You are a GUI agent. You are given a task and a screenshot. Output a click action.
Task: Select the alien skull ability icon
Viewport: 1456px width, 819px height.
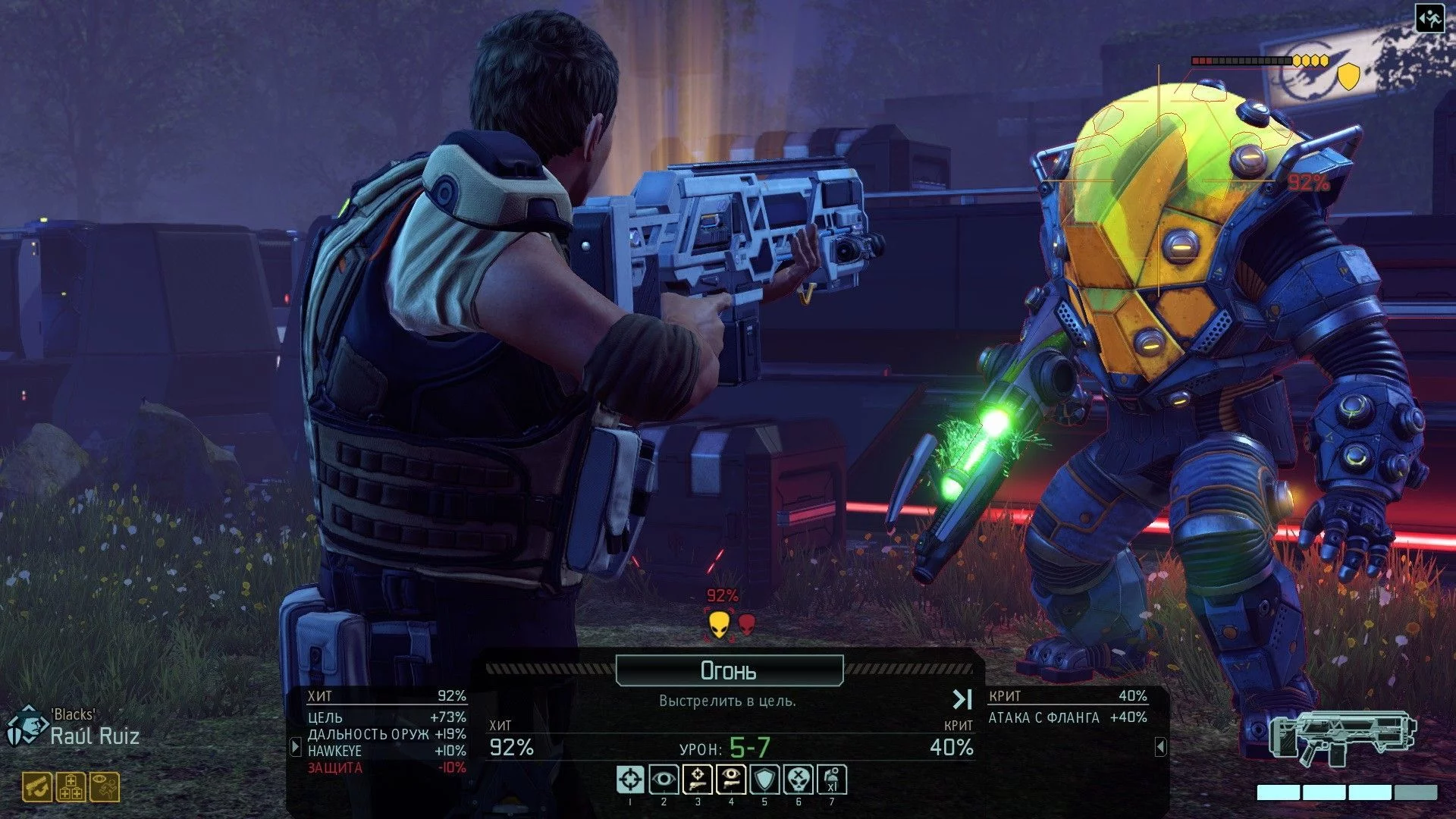(798, 780)
